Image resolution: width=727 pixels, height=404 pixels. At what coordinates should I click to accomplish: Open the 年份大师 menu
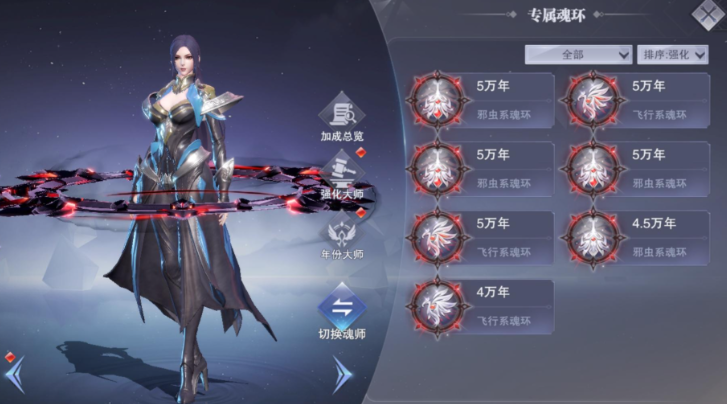pyautogui.click(x=342, y=238)
